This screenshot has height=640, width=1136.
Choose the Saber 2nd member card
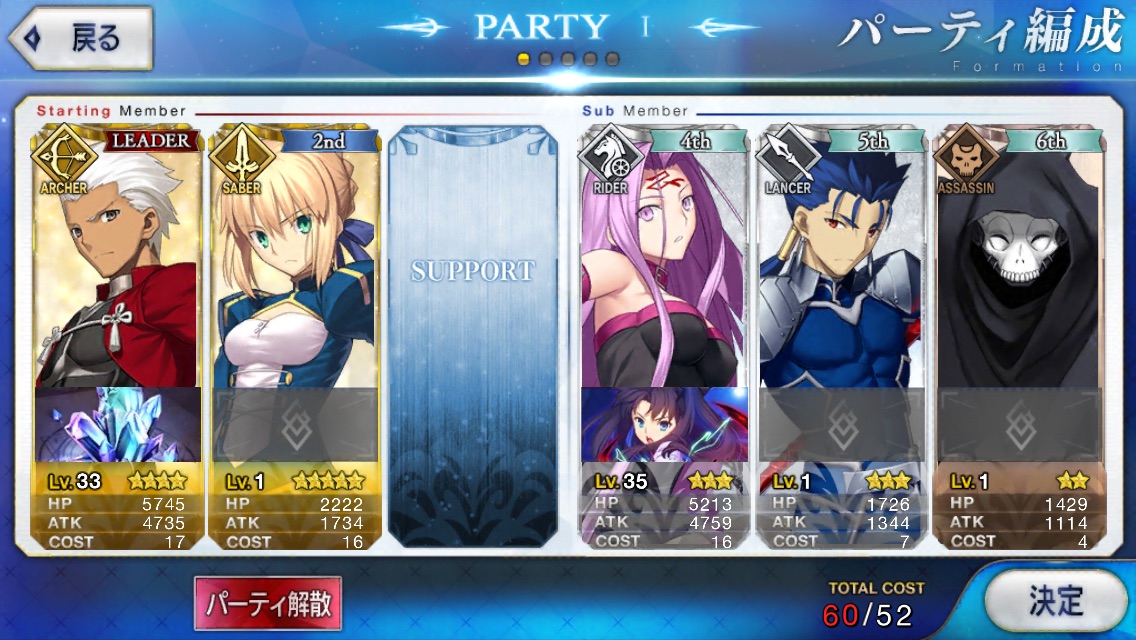pos(293,260)
